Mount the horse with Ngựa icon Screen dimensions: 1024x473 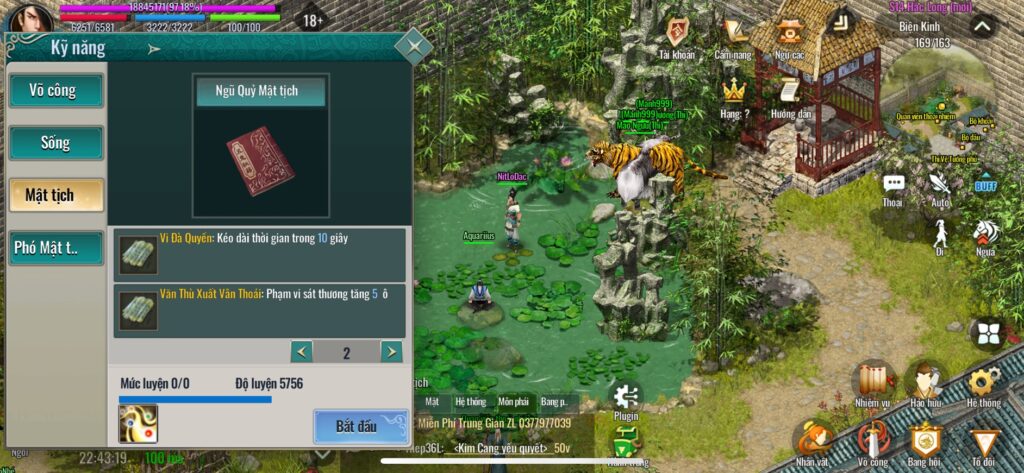click(x=986, y=237)
